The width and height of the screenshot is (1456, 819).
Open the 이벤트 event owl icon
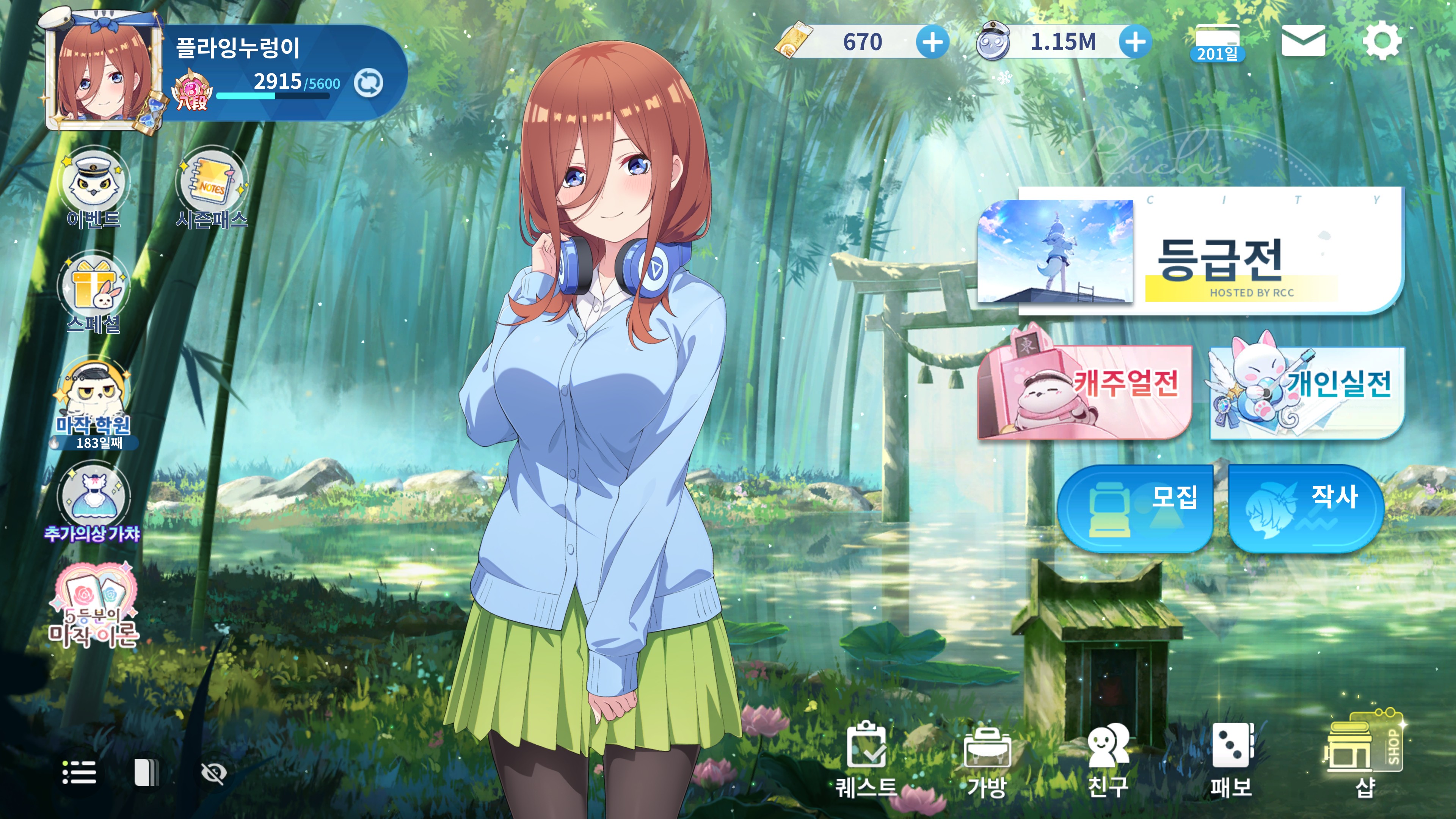coord(94,187)
